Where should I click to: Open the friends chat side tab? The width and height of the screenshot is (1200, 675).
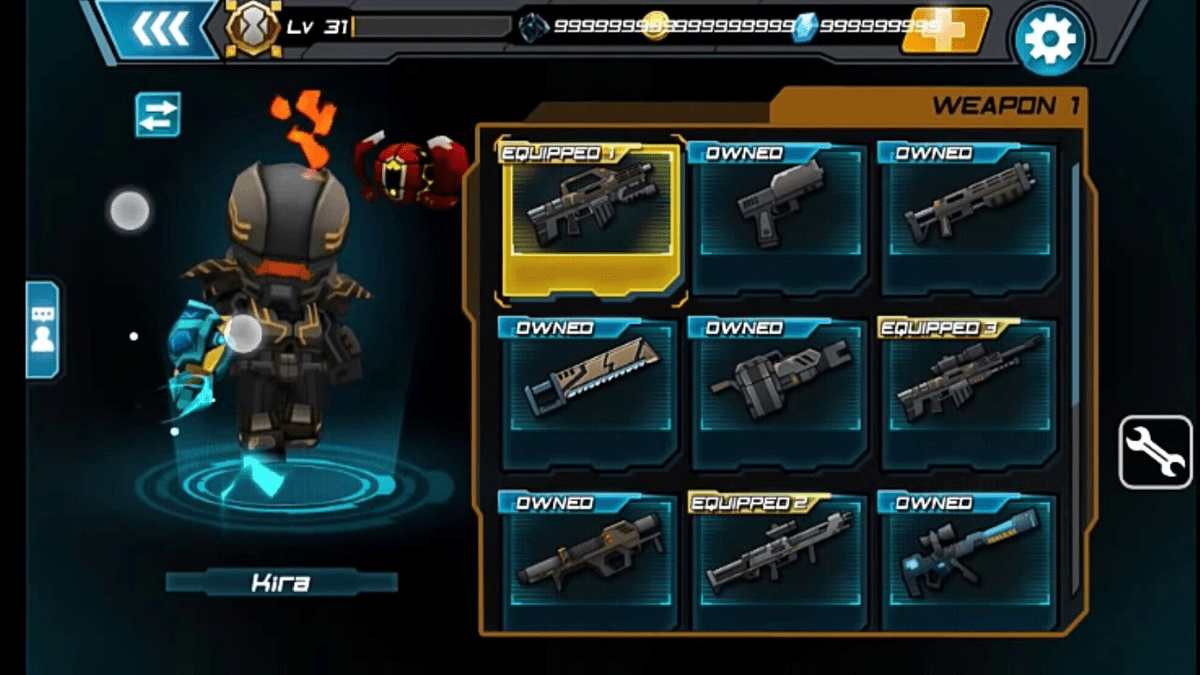click(43, 329)
